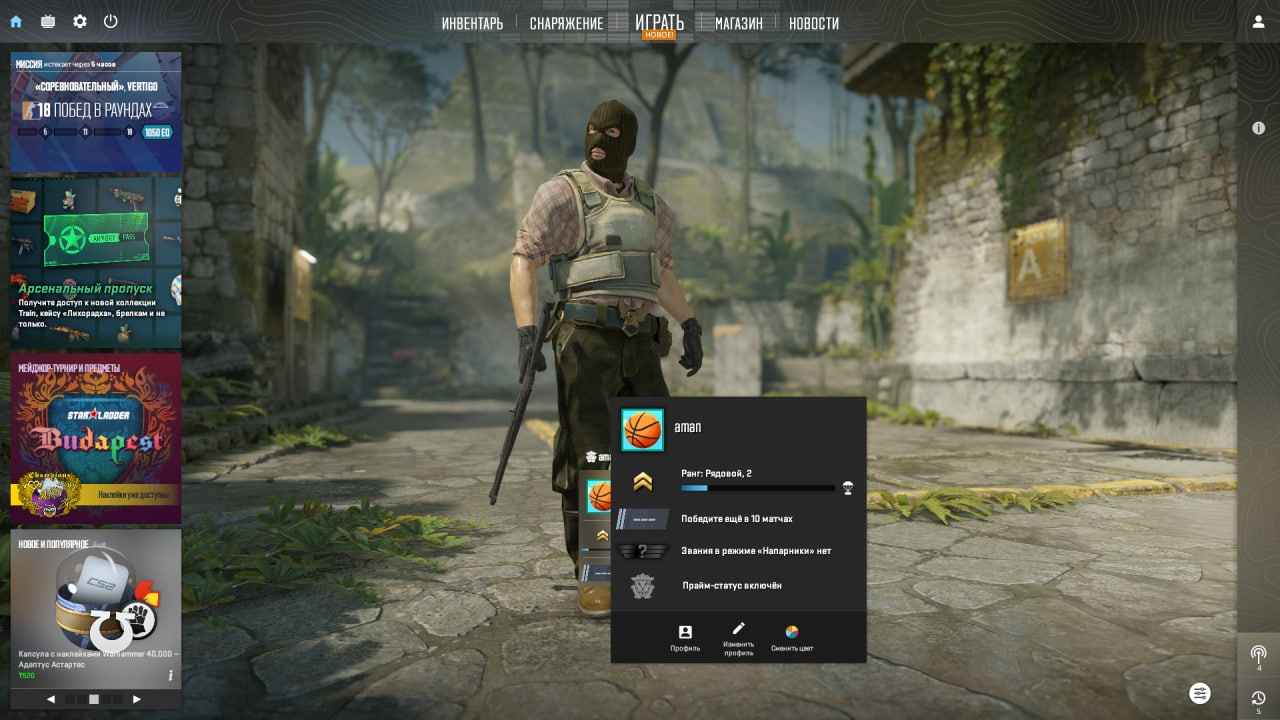Select the ИГРАТЬ tab
The width and height of the screenshot is (1280, 720).
pos(659,22)
